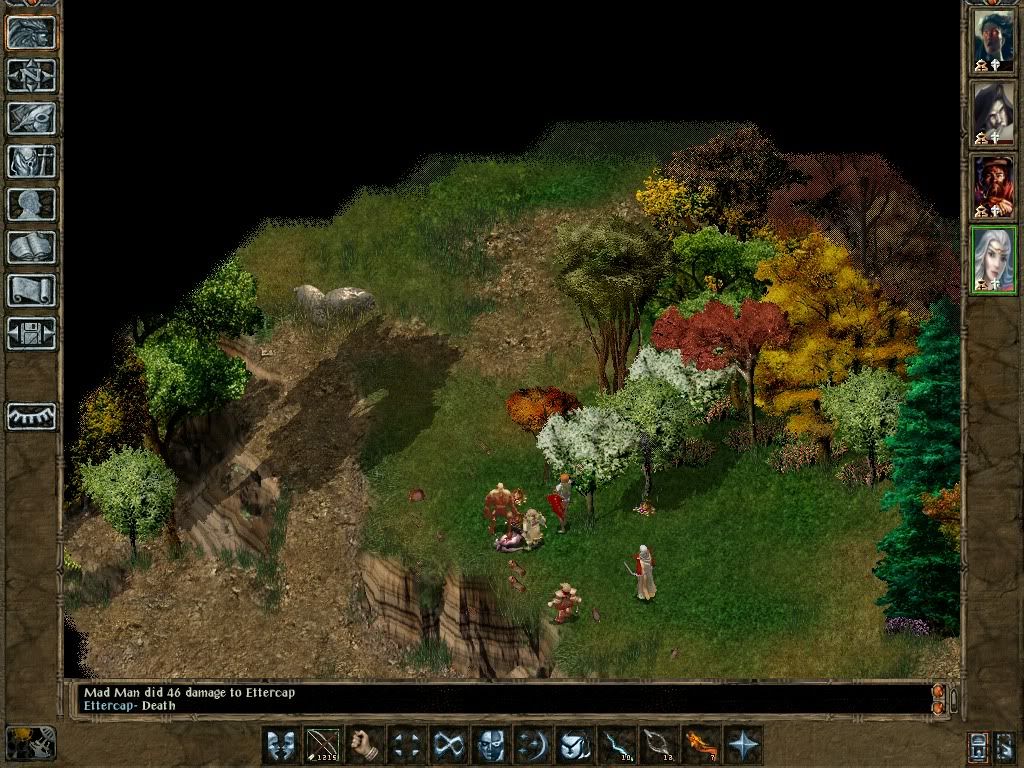Viewport: 1024px width, 768px height.
Task: Select the white-haired woman's portrait
Action: (993, 259)
